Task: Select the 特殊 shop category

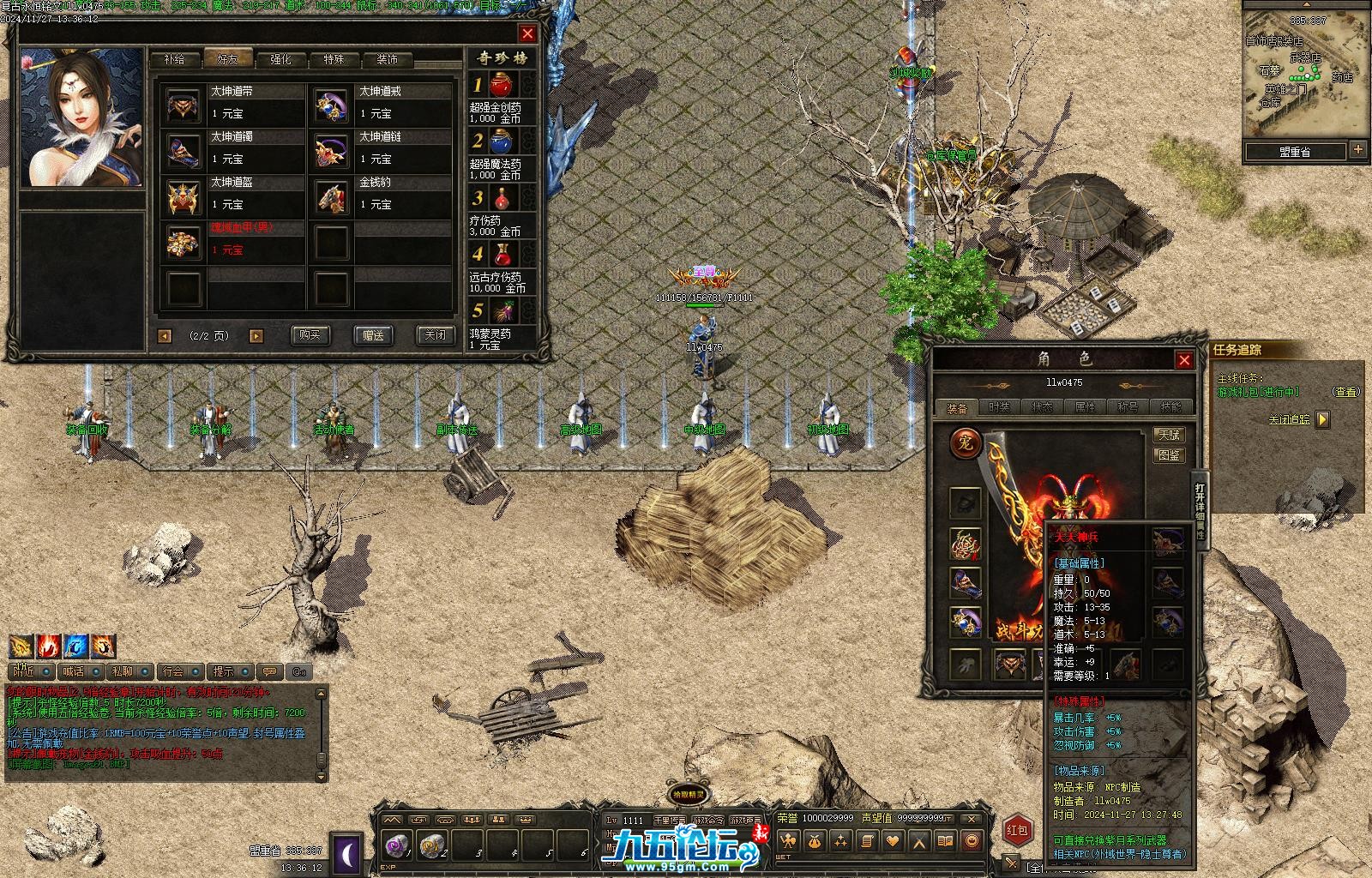Action: point(334,60)
